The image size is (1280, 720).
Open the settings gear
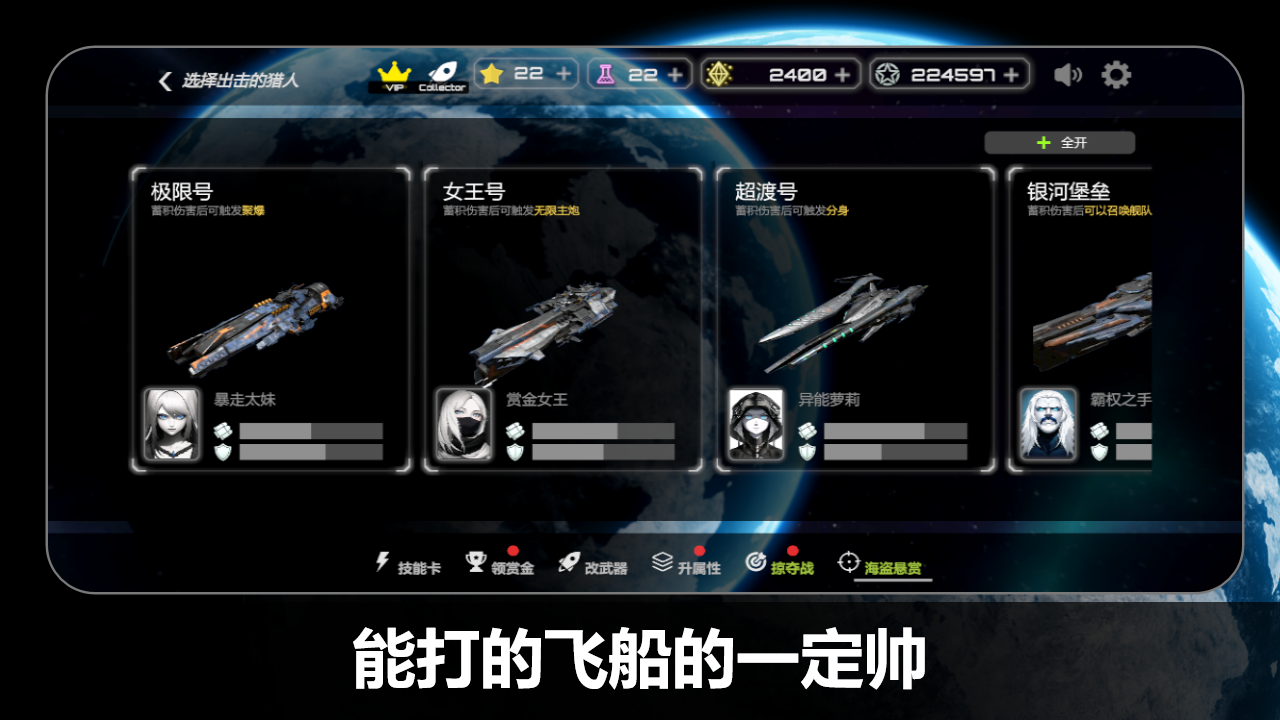point(1117,74)
